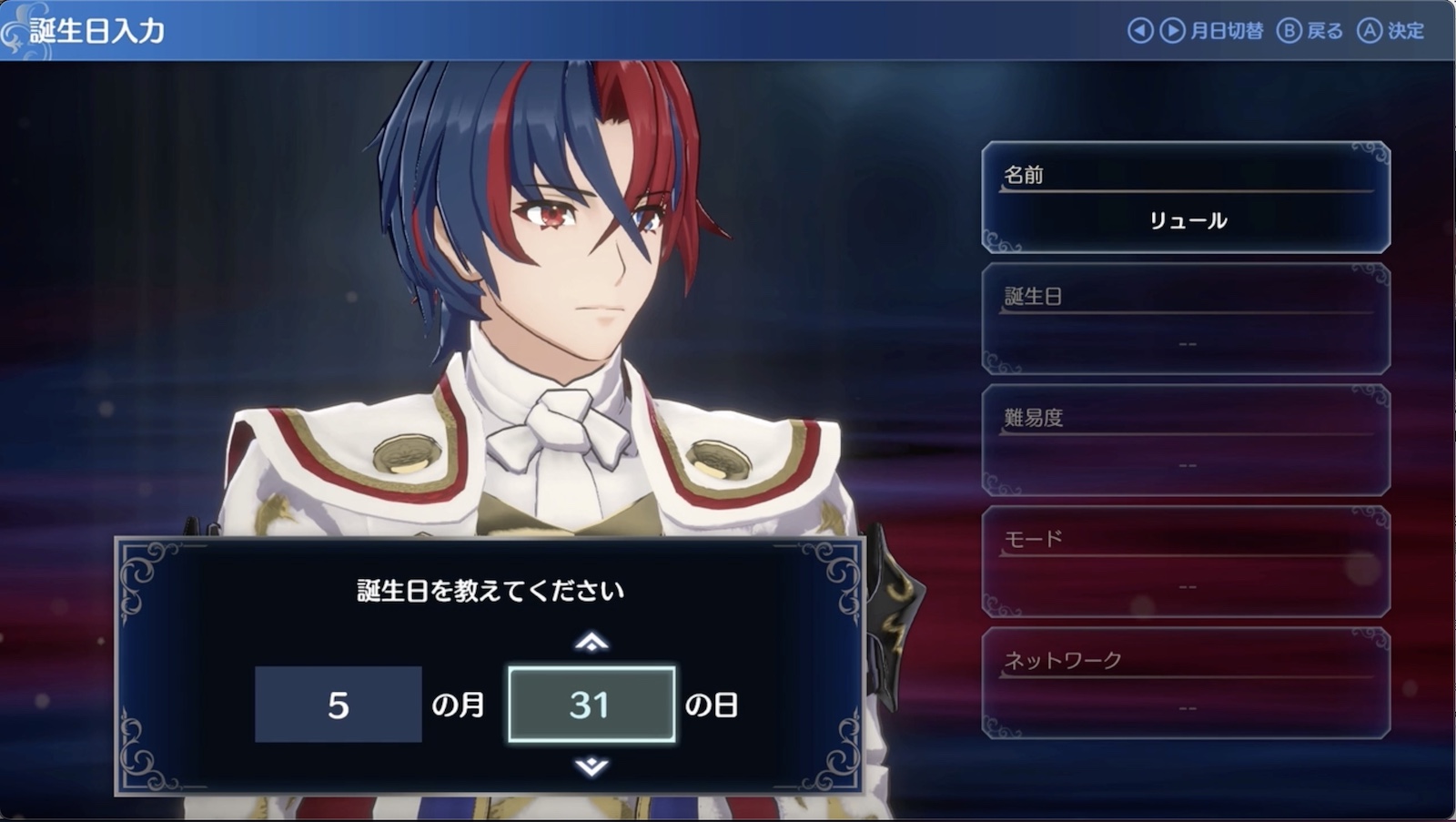
Task: Choose the 誕生日 birthday panel
Action: pos(1186,319)
